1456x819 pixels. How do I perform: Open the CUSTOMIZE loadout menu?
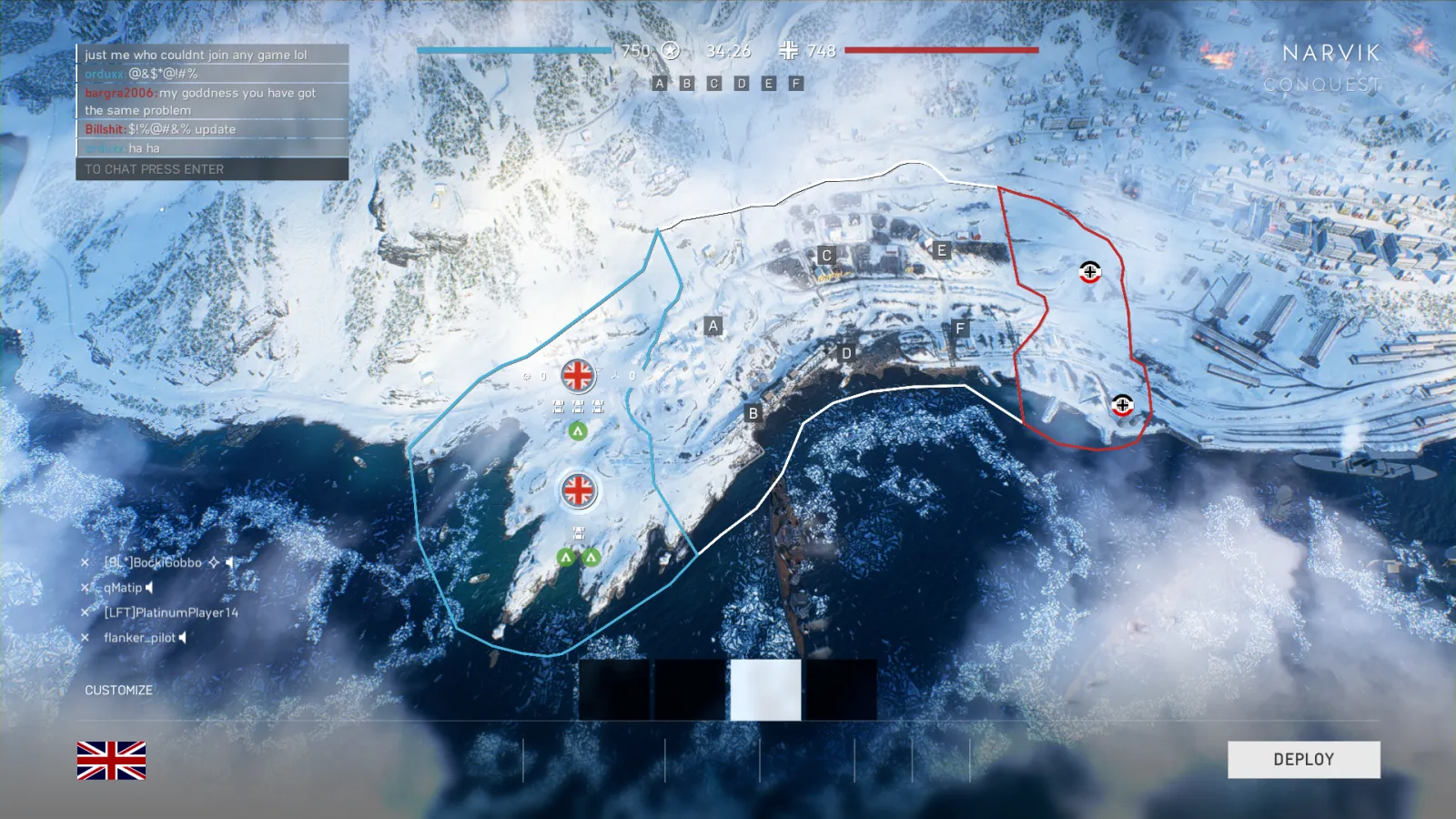pos(118,691)
